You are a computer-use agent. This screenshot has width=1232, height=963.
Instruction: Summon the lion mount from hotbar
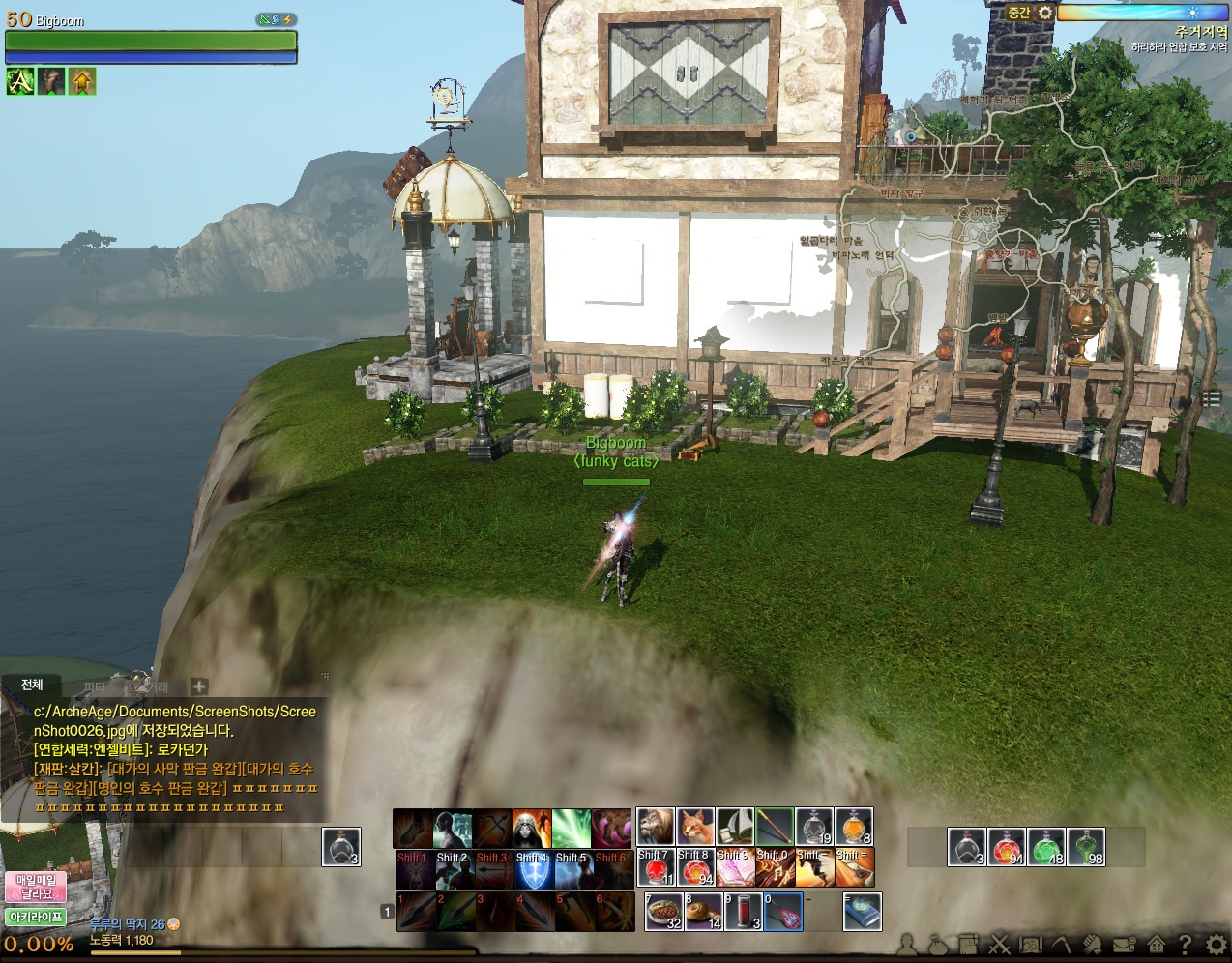pos(655,827)
